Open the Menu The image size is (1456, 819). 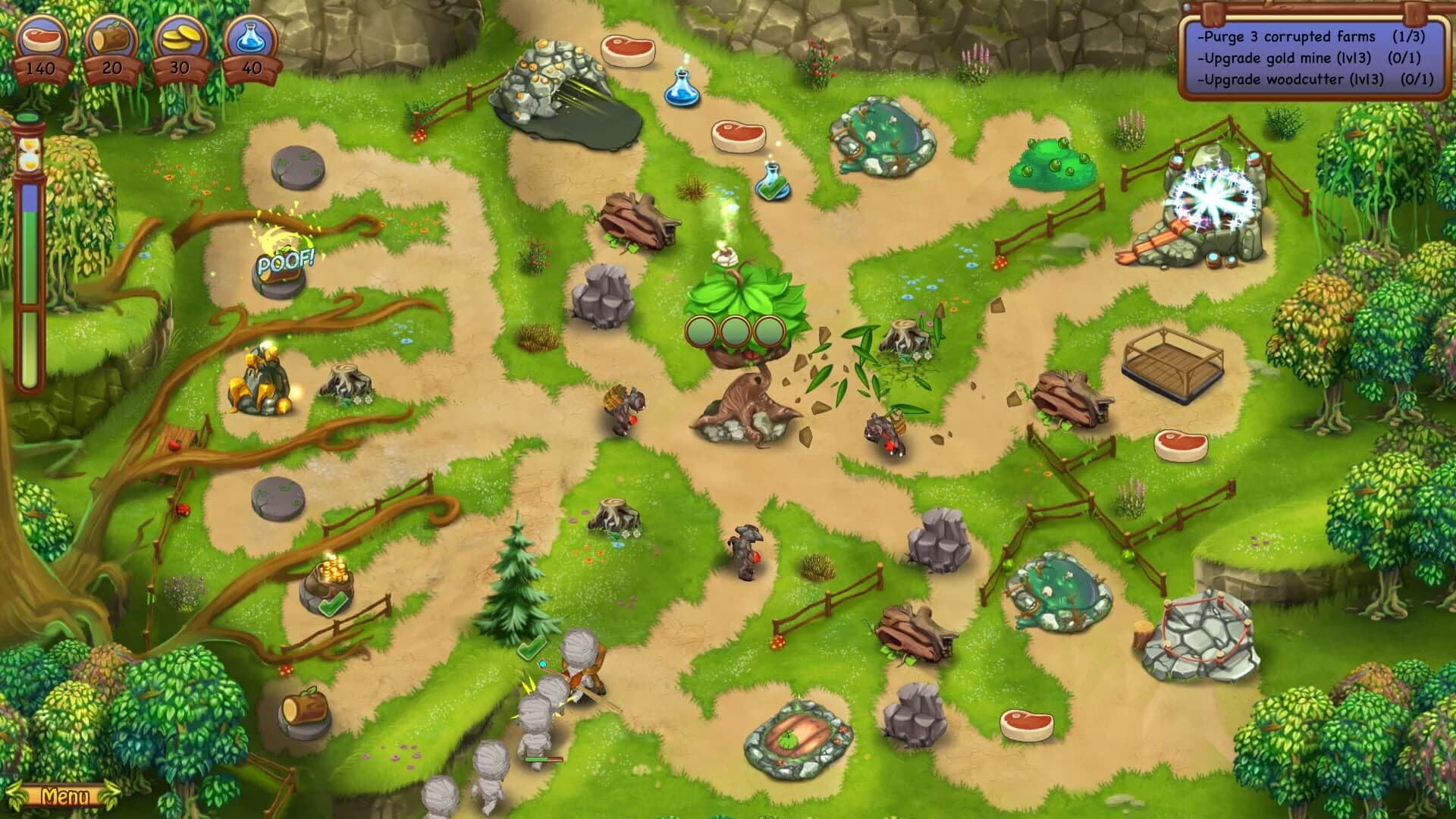tap(67, 798)
